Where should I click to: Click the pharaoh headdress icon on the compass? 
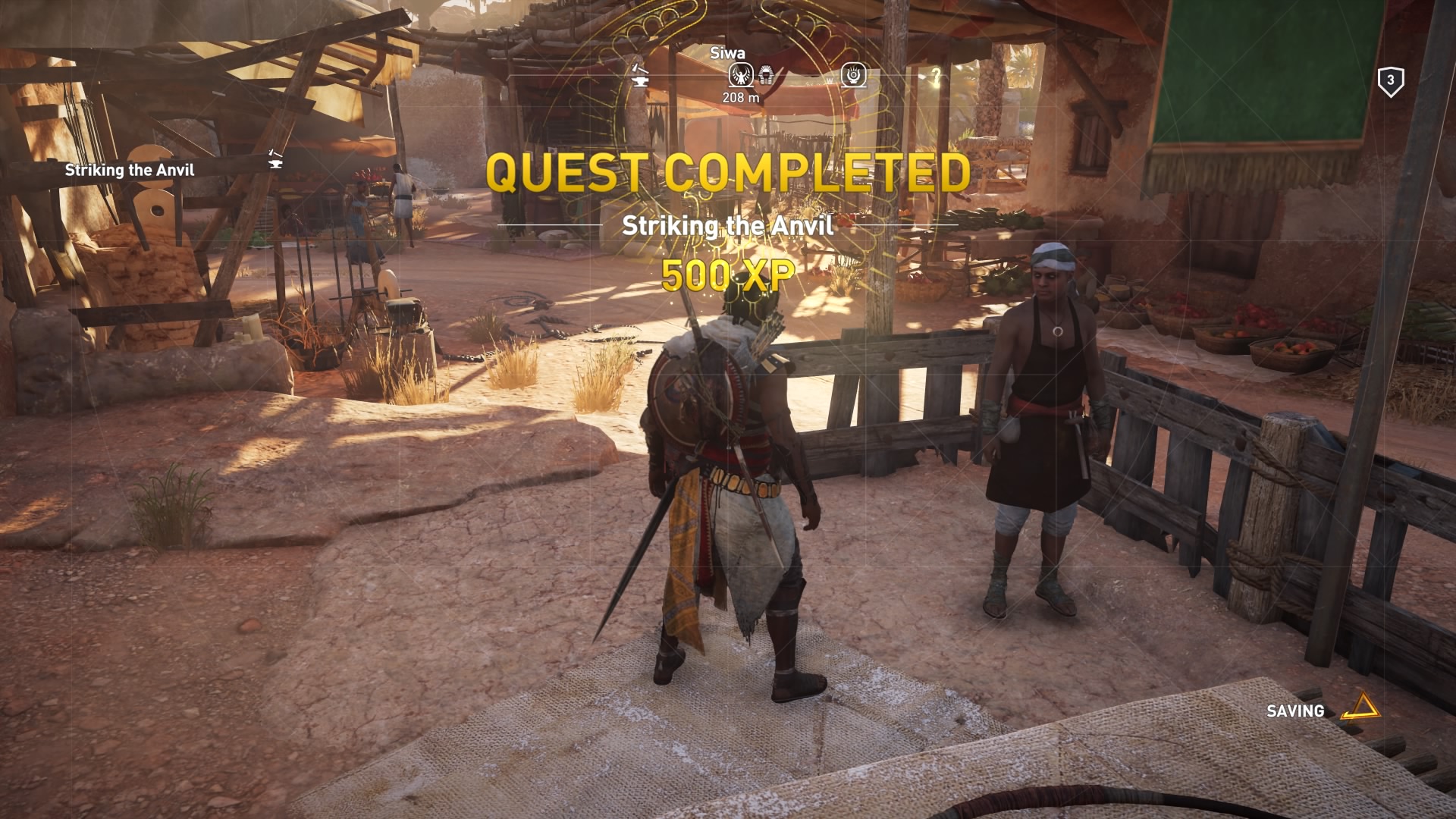[x=767, y=75]
